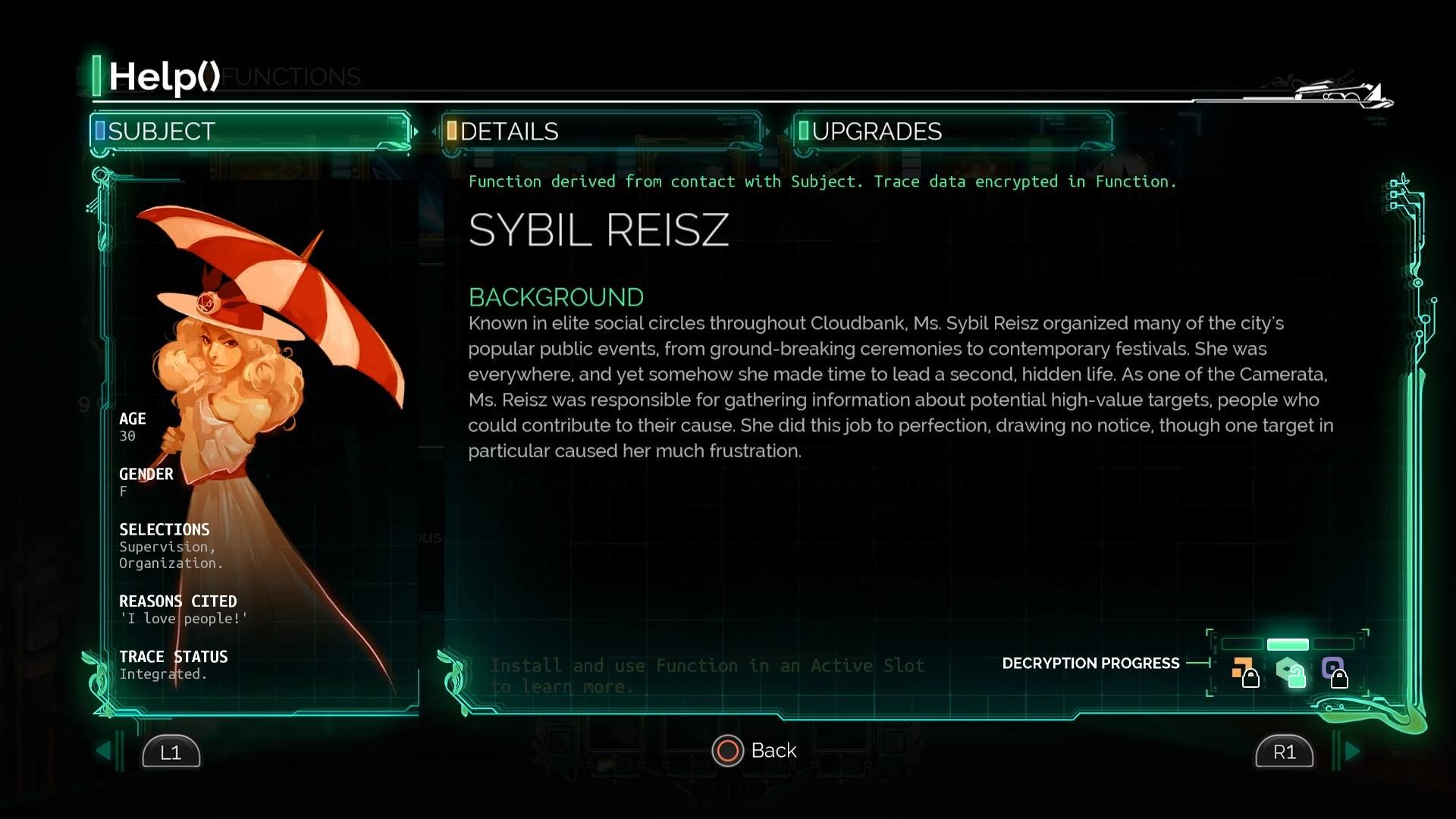
Task: Go to previous Function with left arrow
Action: [x=104, y=752]
